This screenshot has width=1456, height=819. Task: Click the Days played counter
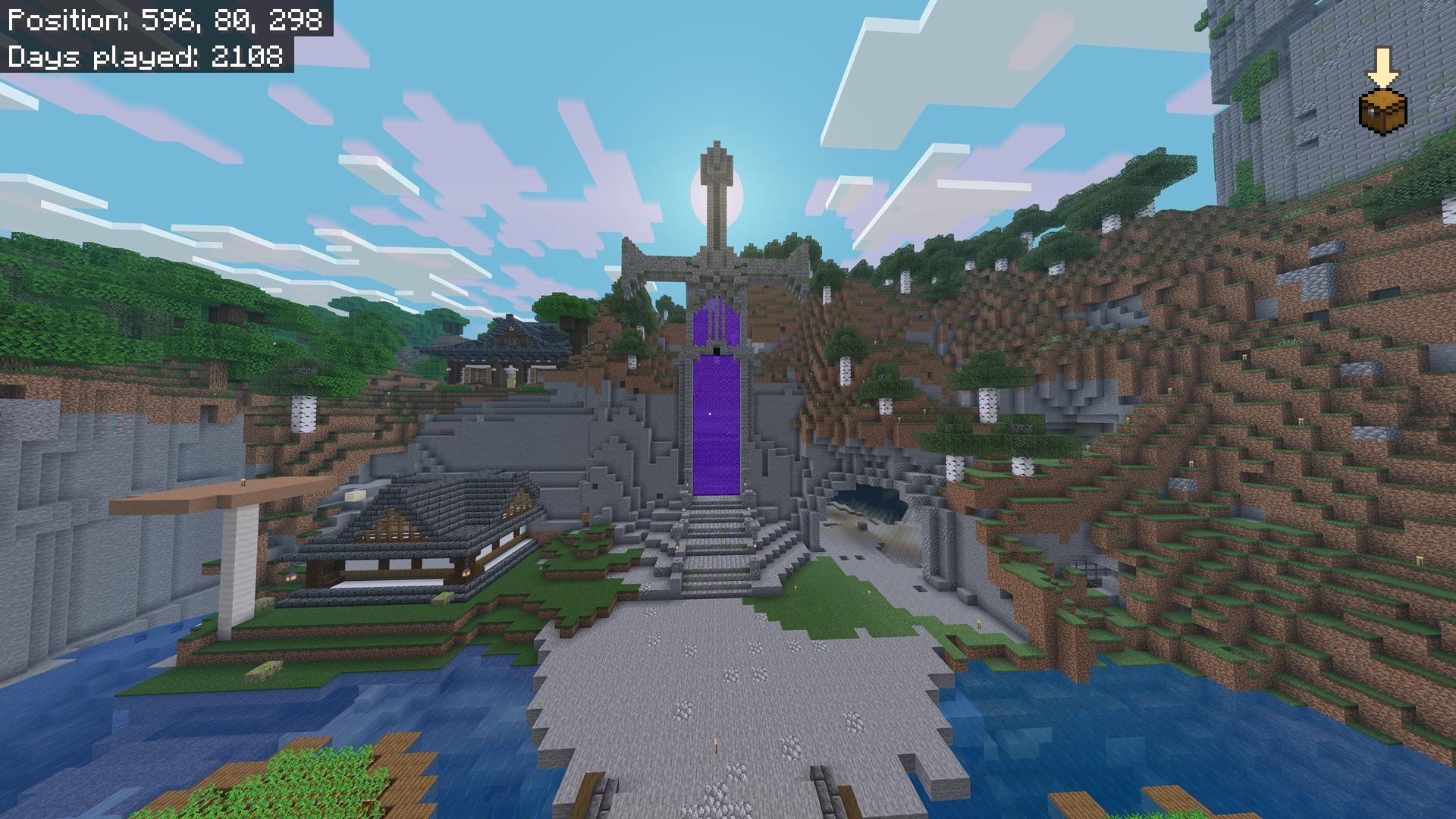pos(144,55)
